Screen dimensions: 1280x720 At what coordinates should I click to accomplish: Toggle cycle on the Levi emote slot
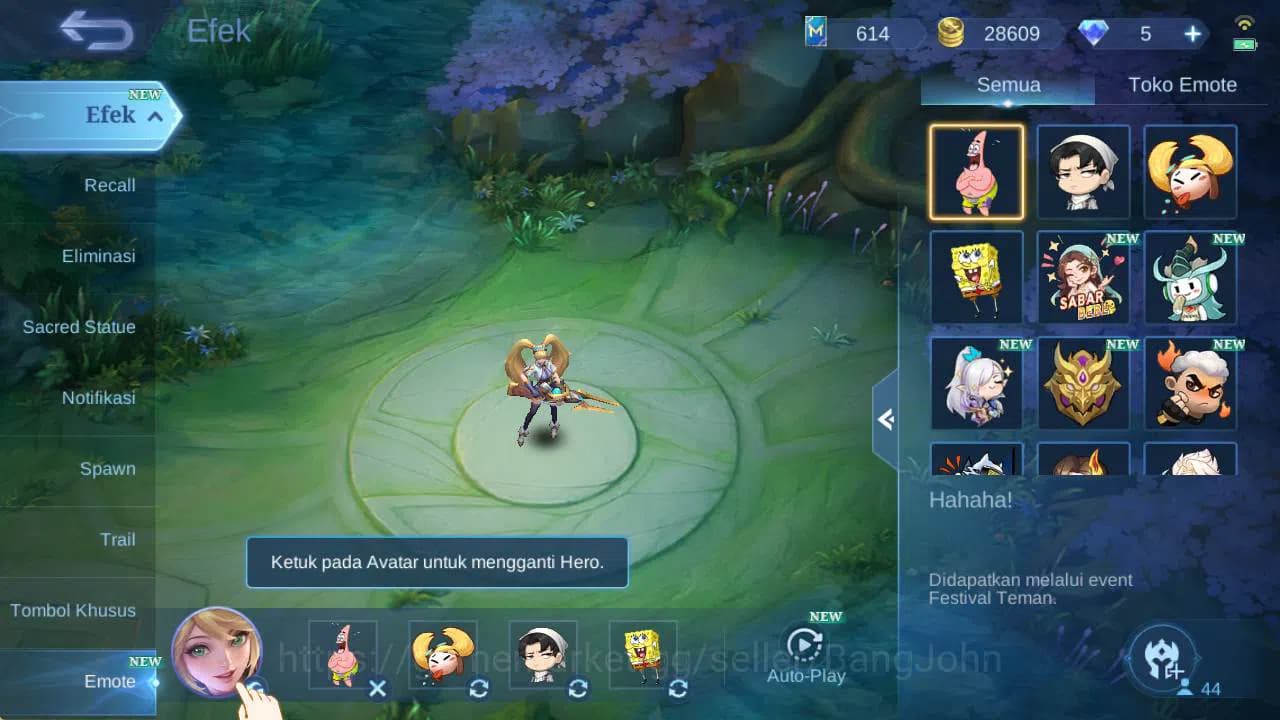click(x=578, y=689)
